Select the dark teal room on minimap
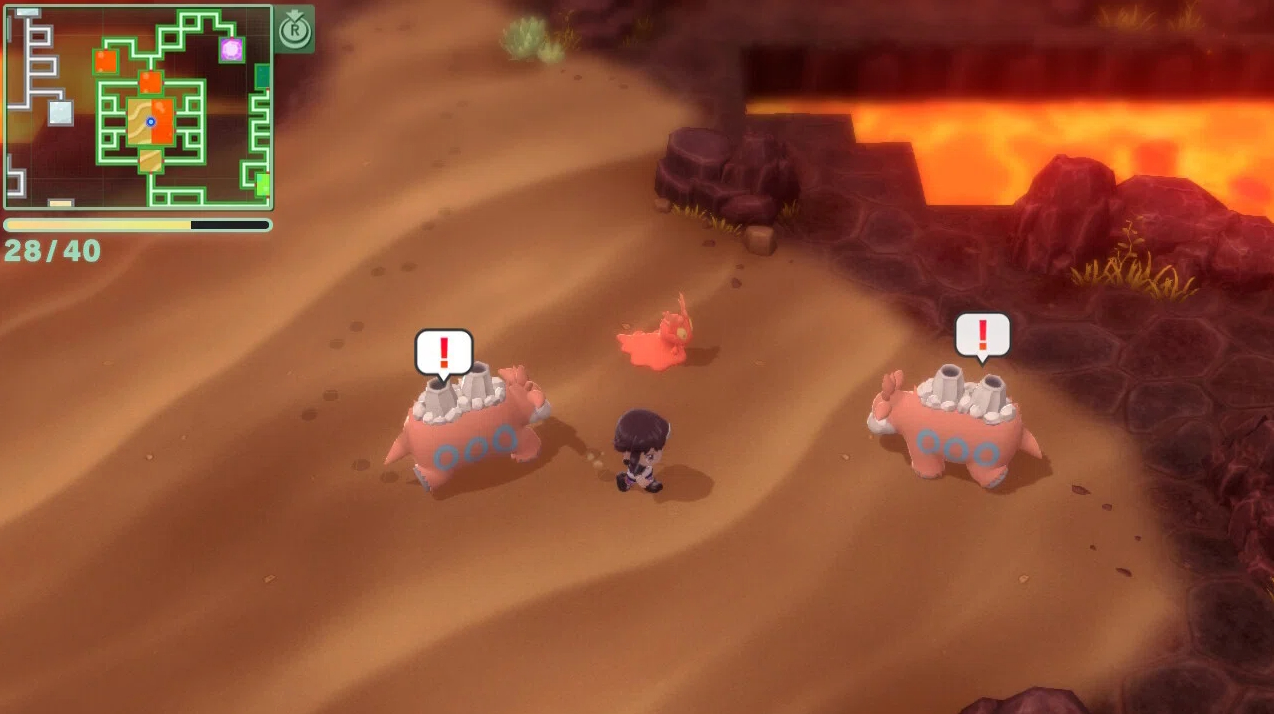 click(263, 77)
